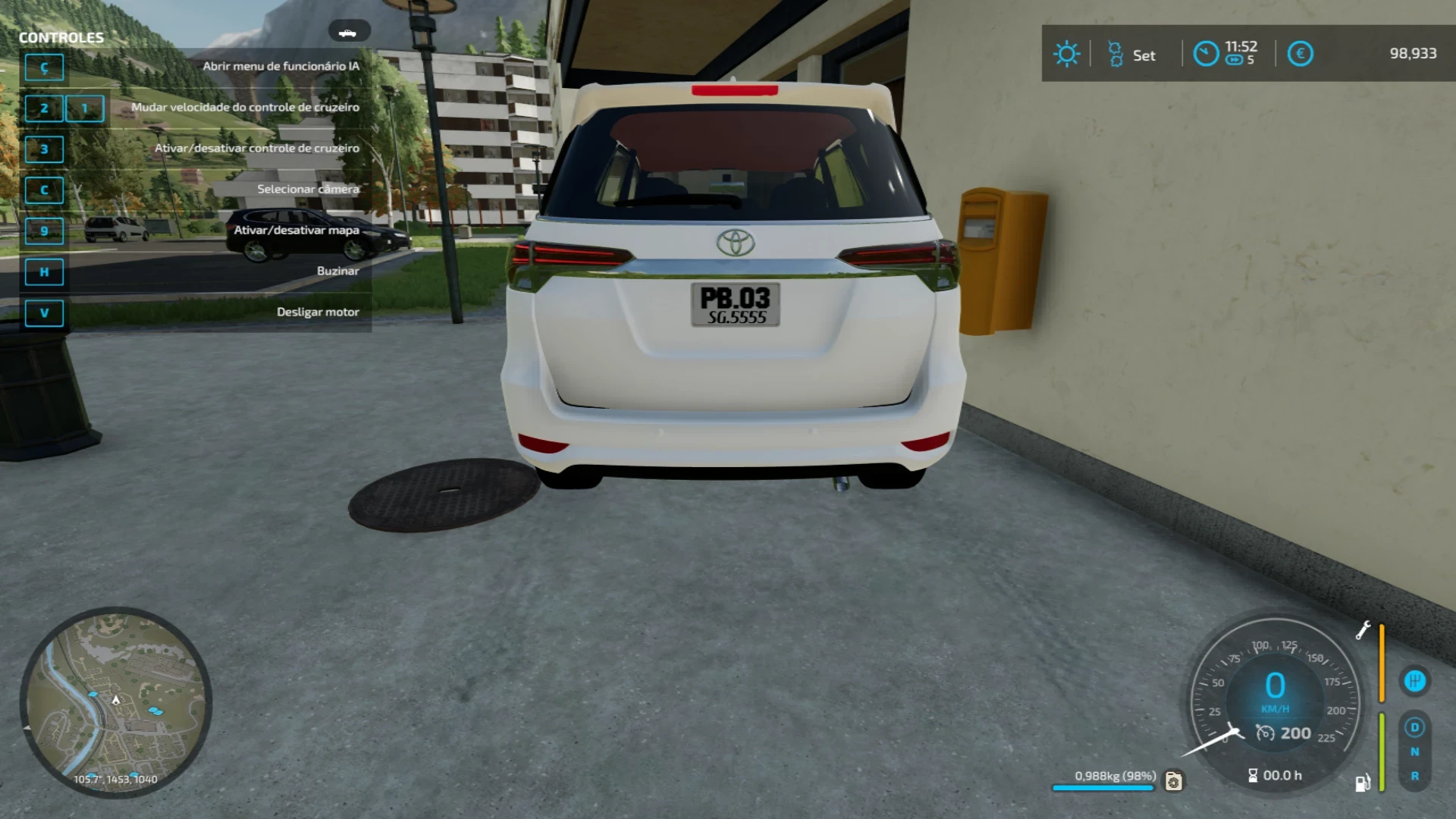Select Selecionar câmera from the controls list
This screenshot has width=1456, height=819.
point(307,189)
